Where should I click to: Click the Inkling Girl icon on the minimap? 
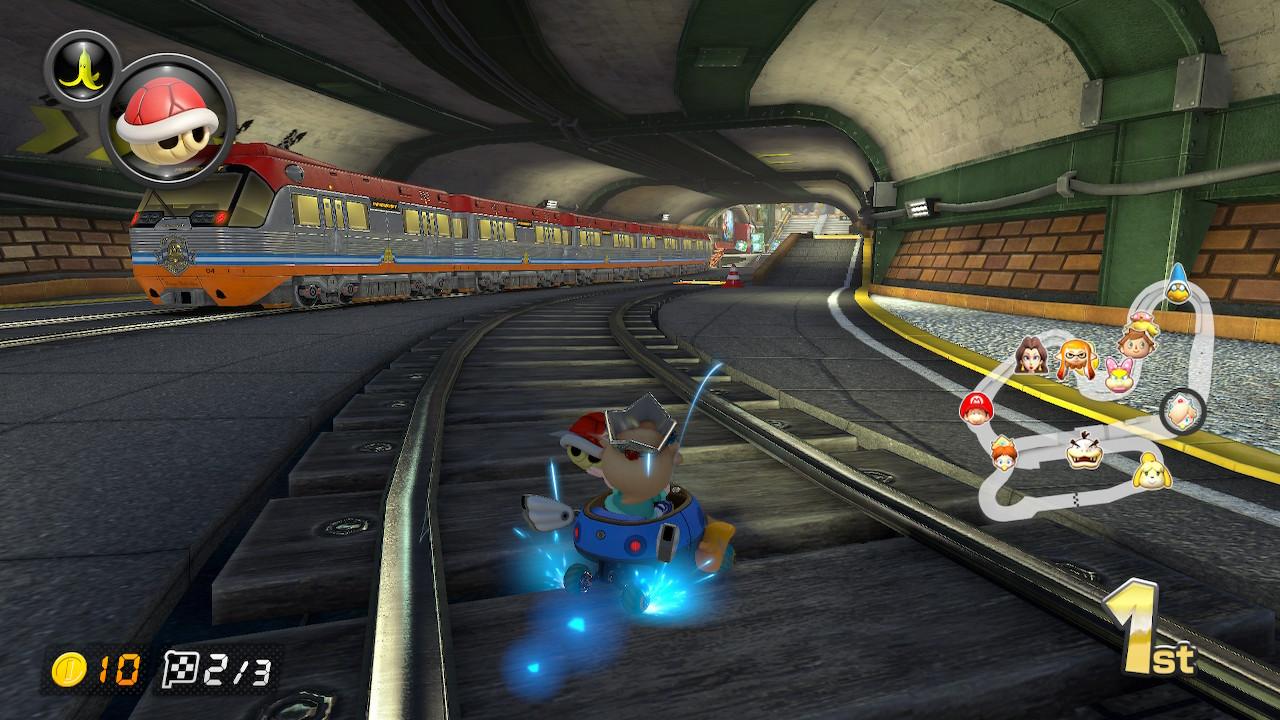pyautogui.click(x=1075, y=357)
